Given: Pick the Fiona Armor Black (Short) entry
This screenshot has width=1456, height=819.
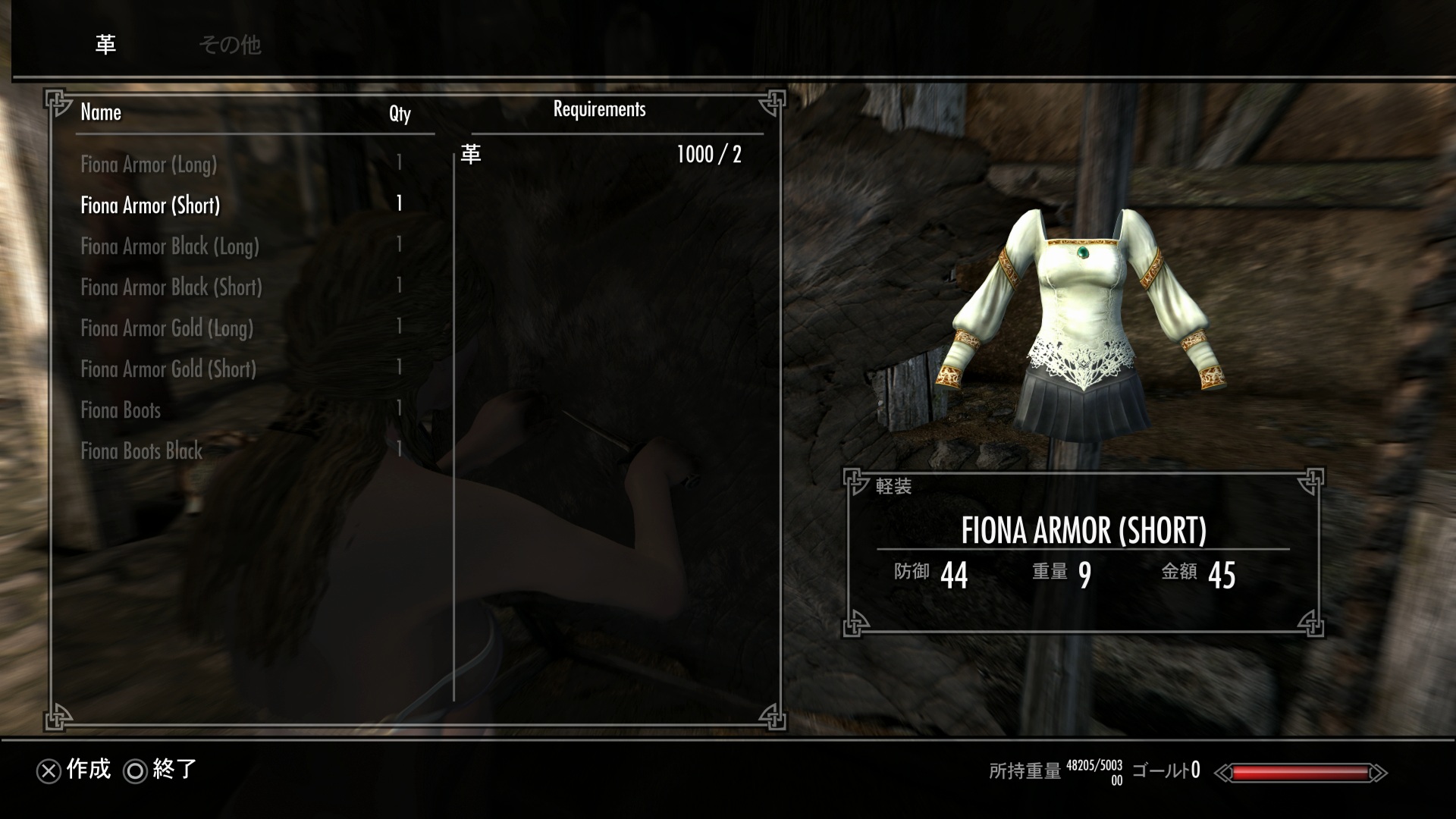Looking at the screenshot, I should 171,287.
